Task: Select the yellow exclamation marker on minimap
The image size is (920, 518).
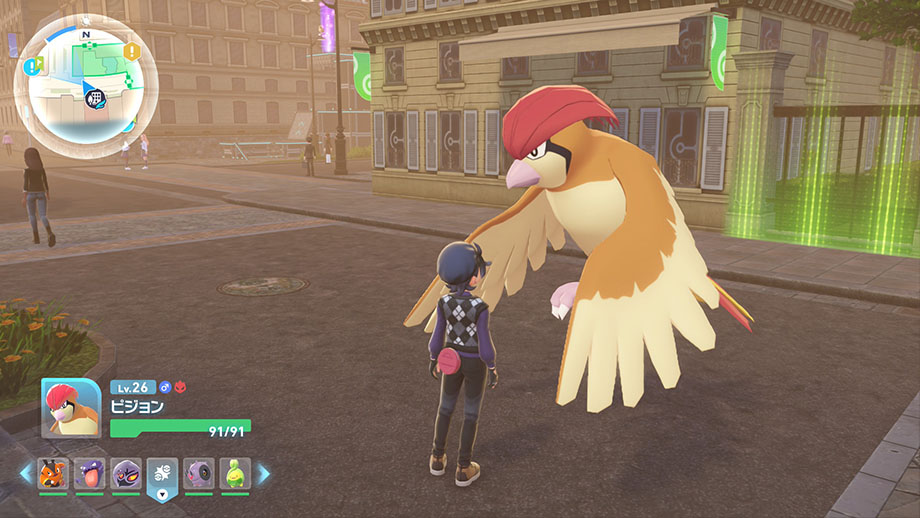Action: [132, 51]
